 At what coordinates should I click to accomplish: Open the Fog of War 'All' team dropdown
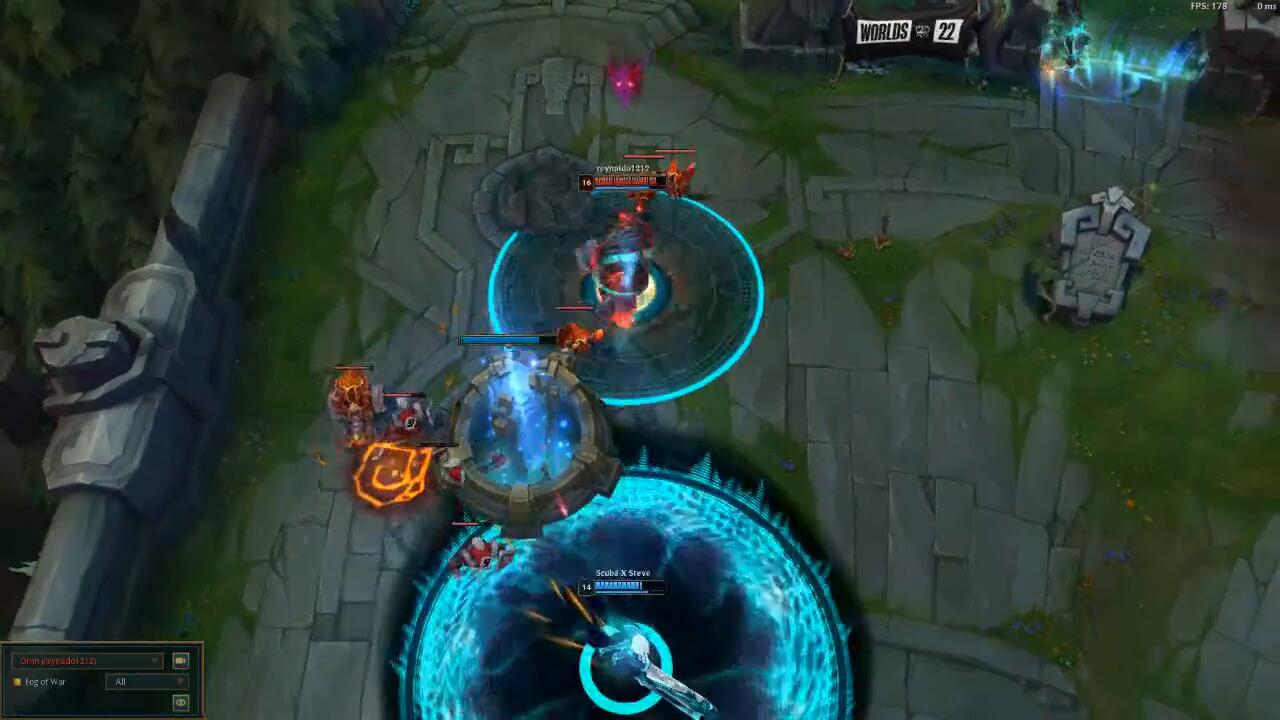coord(146,682)
